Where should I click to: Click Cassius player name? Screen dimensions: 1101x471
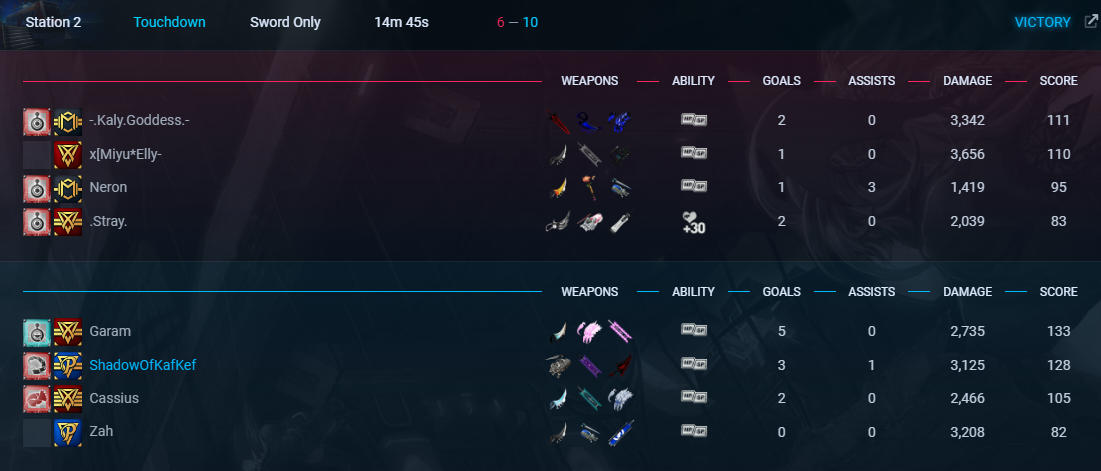(114, 398)
